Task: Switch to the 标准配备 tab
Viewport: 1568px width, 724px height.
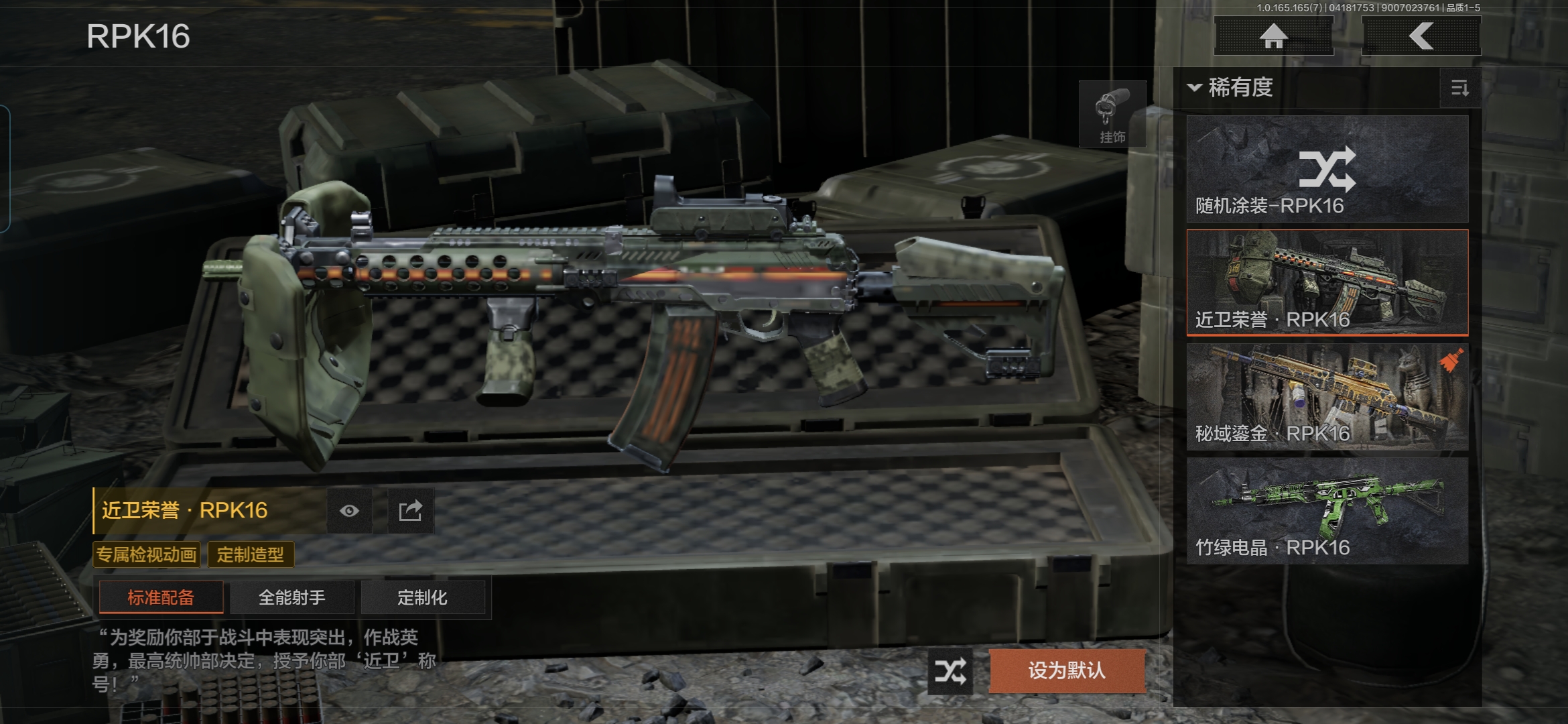Action: pos(161,597)
